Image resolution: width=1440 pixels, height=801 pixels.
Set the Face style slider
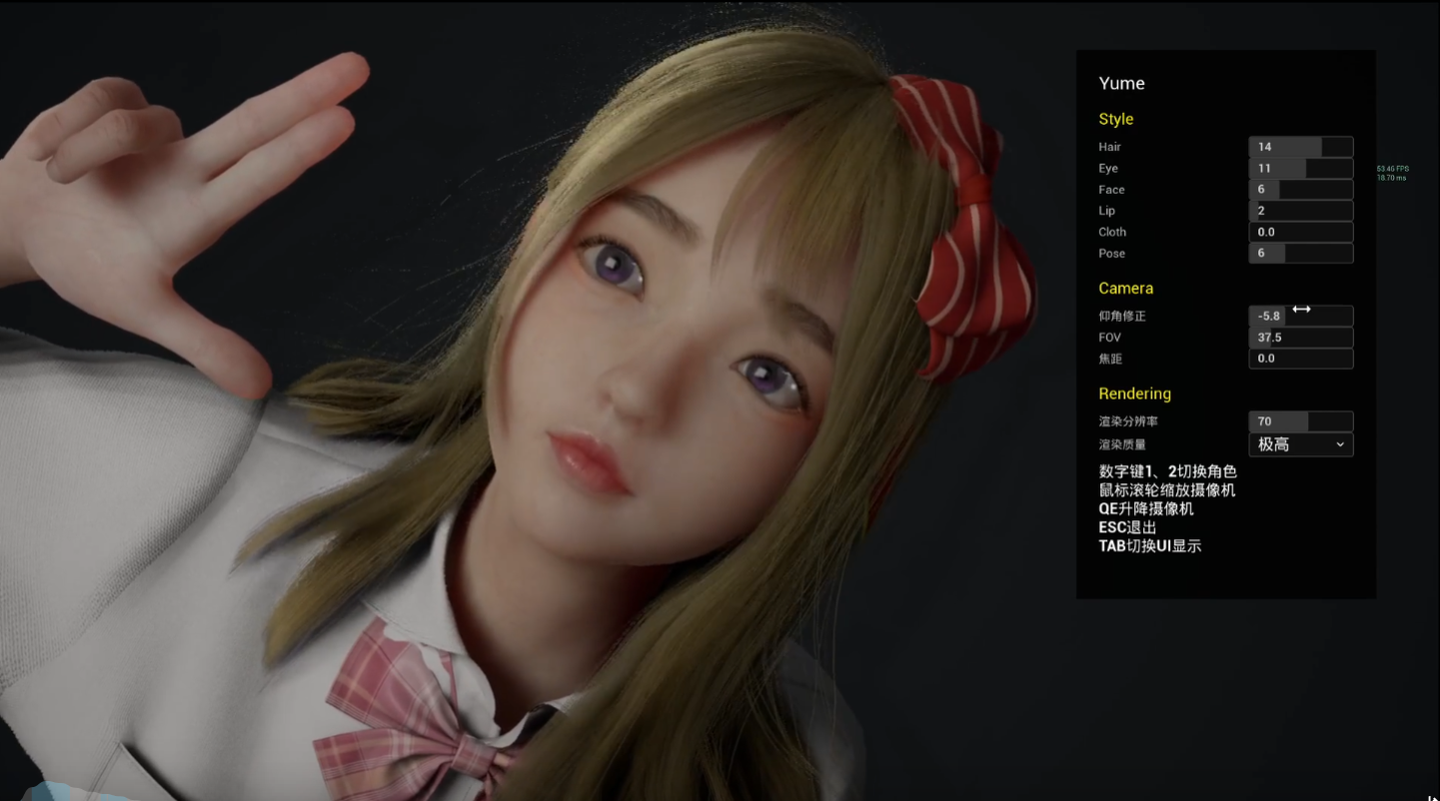[x=1300, y=189]
